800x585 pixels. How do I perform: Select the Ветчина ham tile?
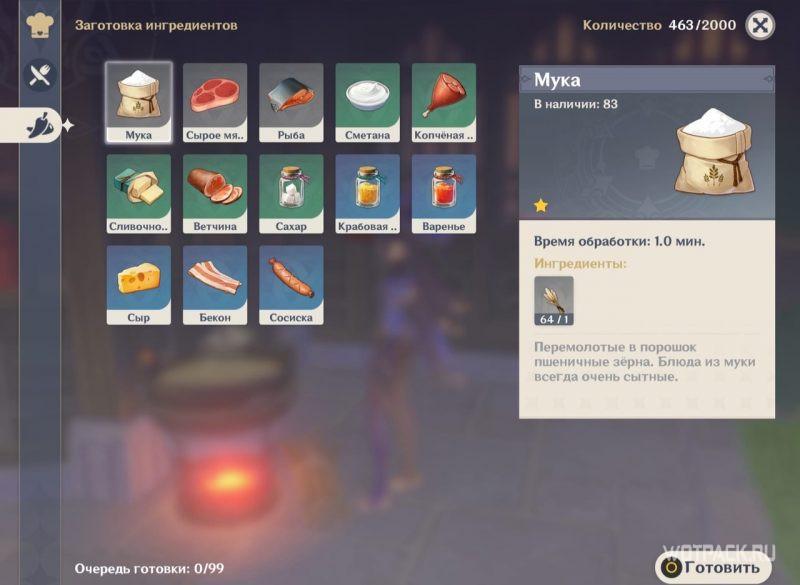point(215,194)
